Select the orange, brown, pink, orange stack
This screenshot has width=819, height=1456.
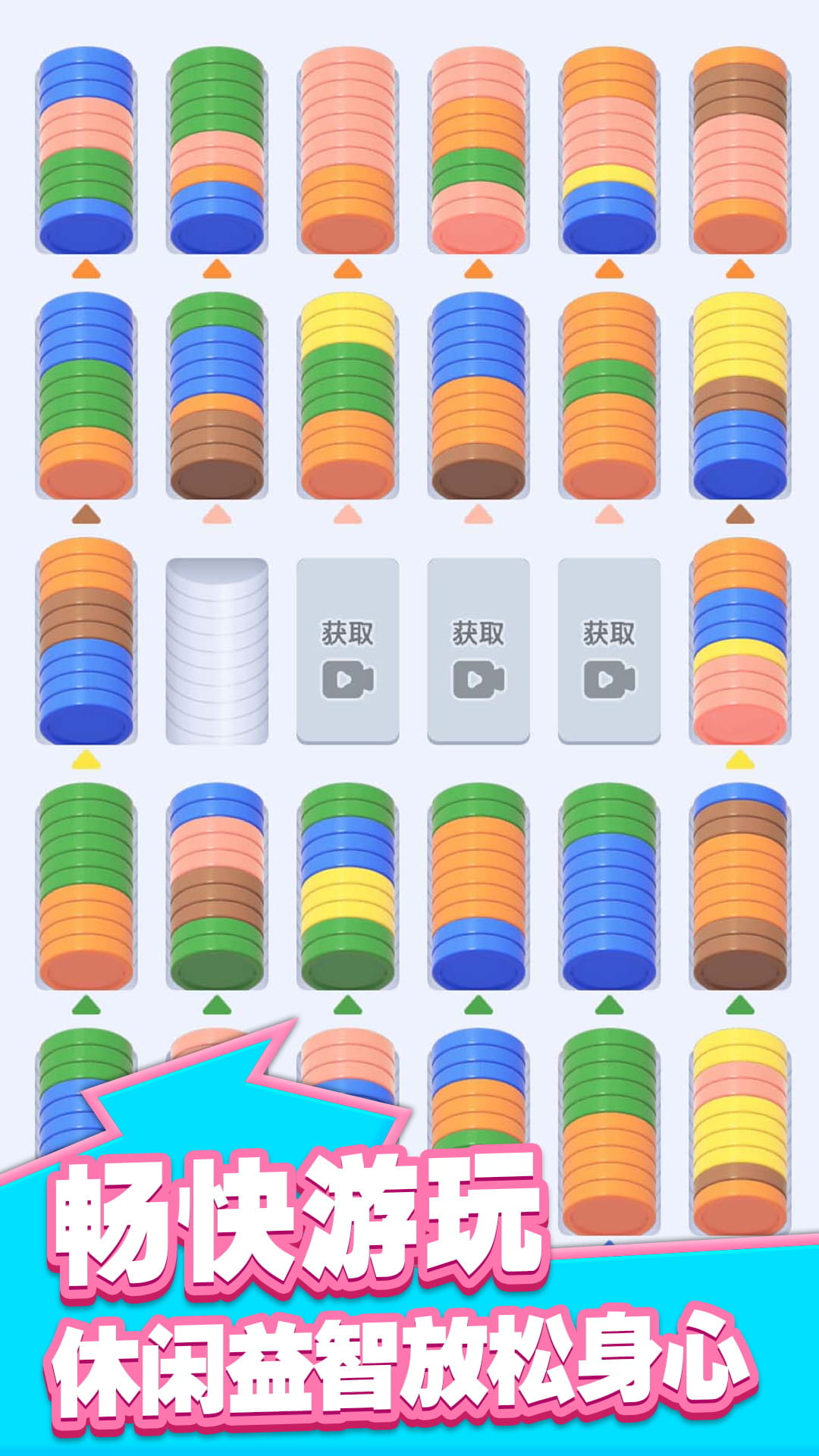(x=739, y=150)
